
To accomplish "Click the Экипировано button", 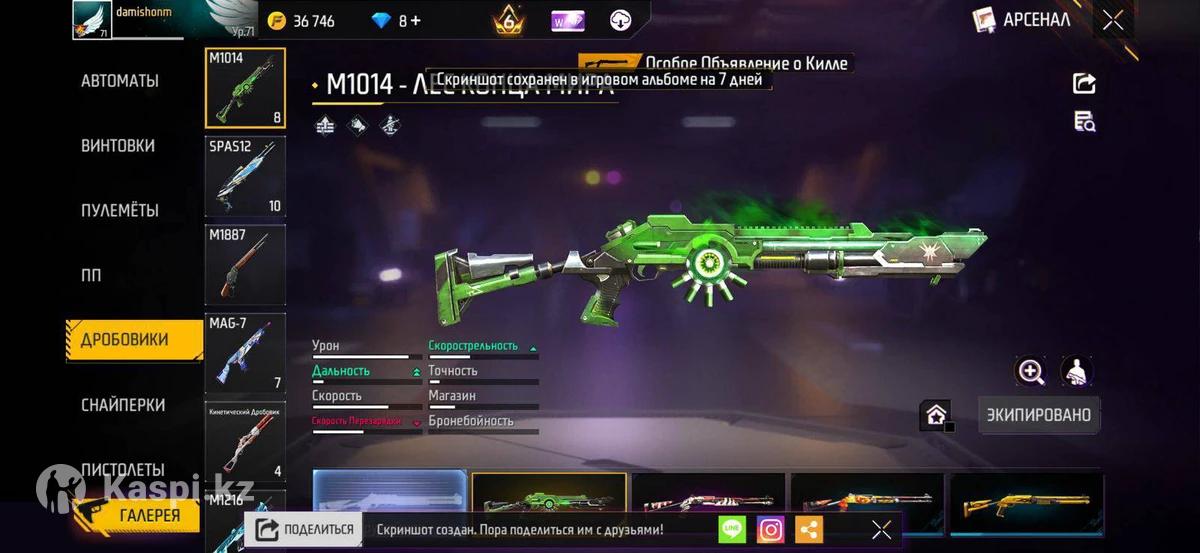I will (x=1039, y=415).
